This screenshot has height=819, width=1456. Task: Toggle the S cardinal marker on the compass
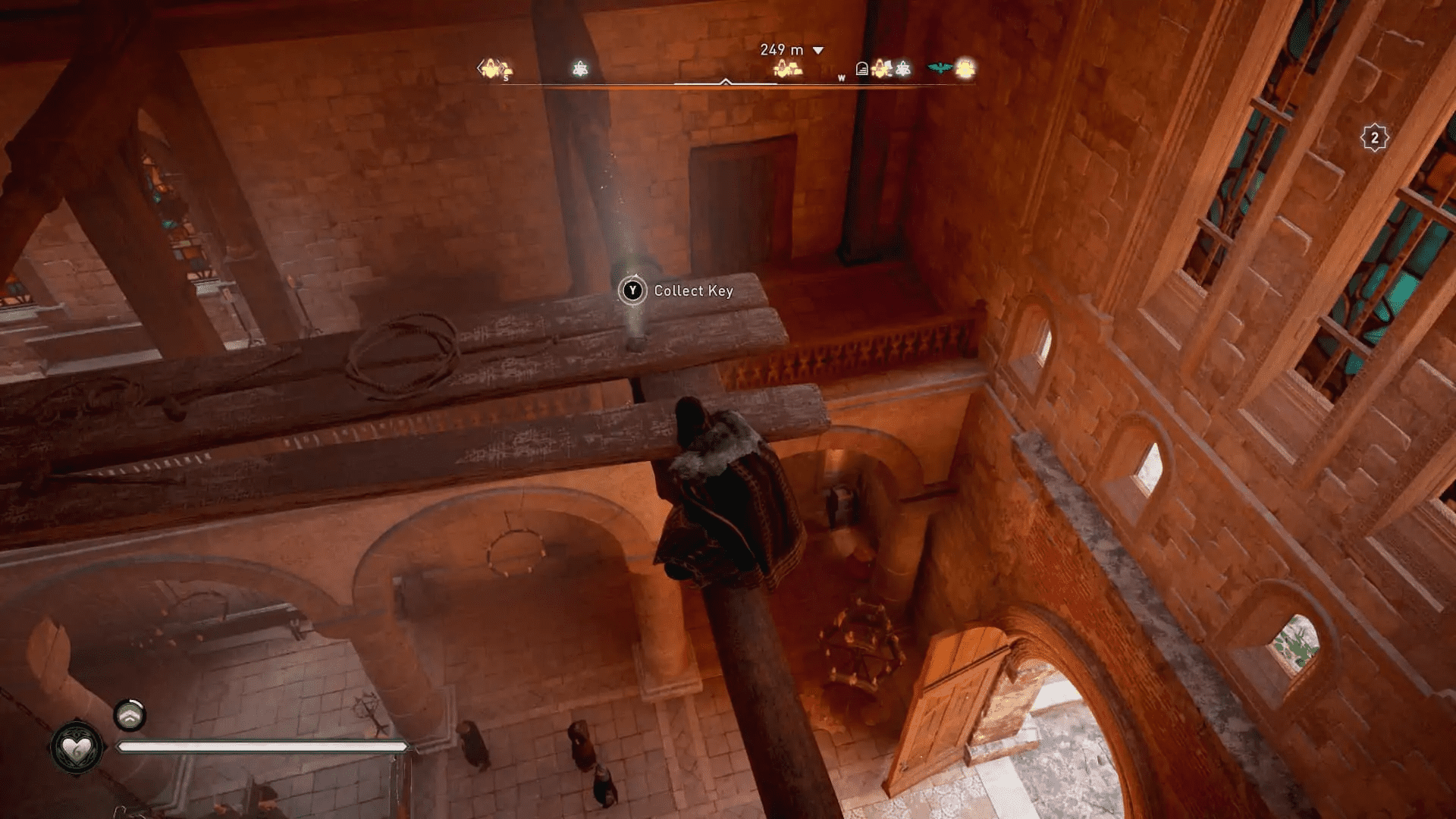pyautogui.click(x=506, y=78)
